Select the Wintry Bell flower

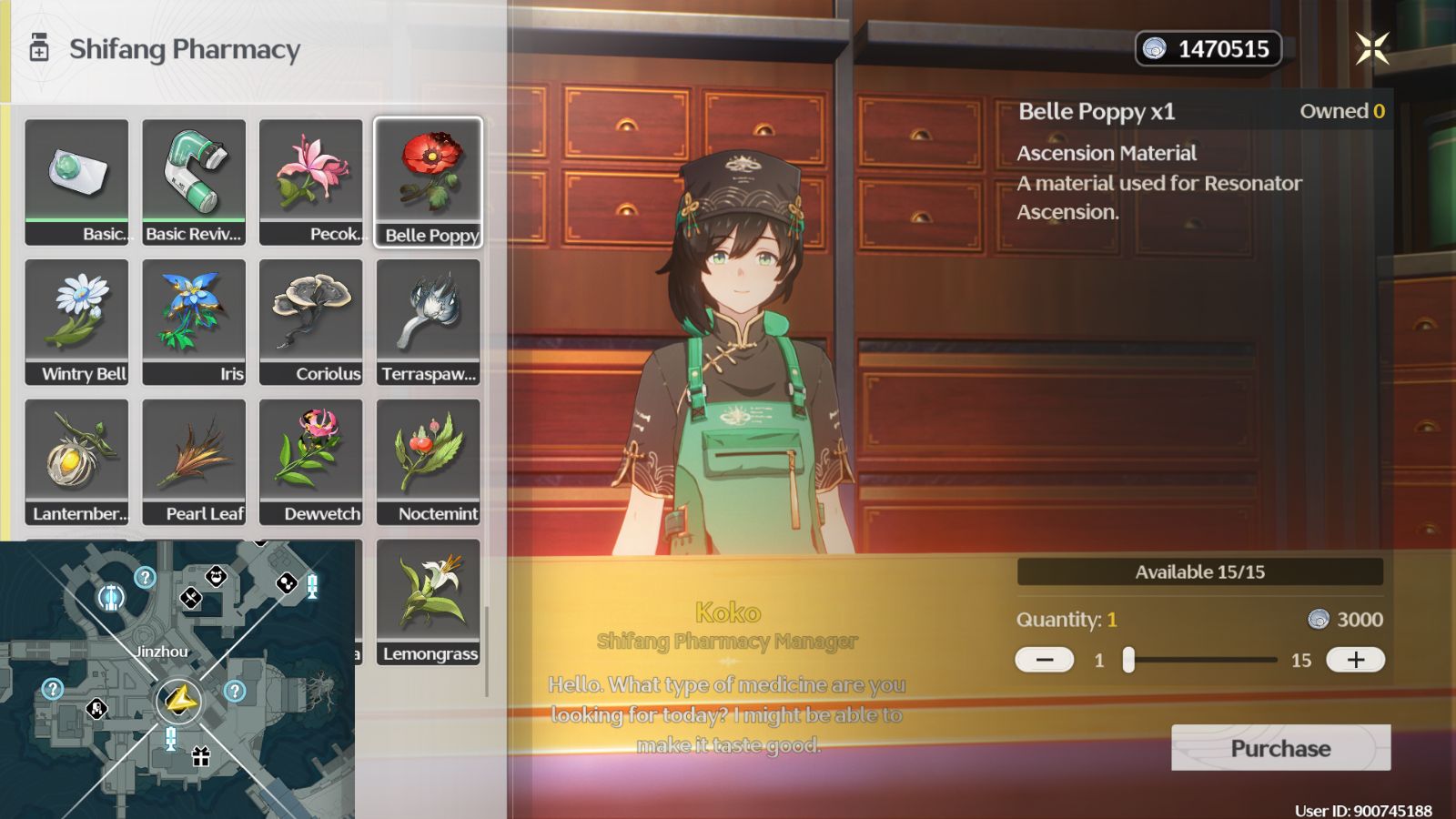(77, 322)
